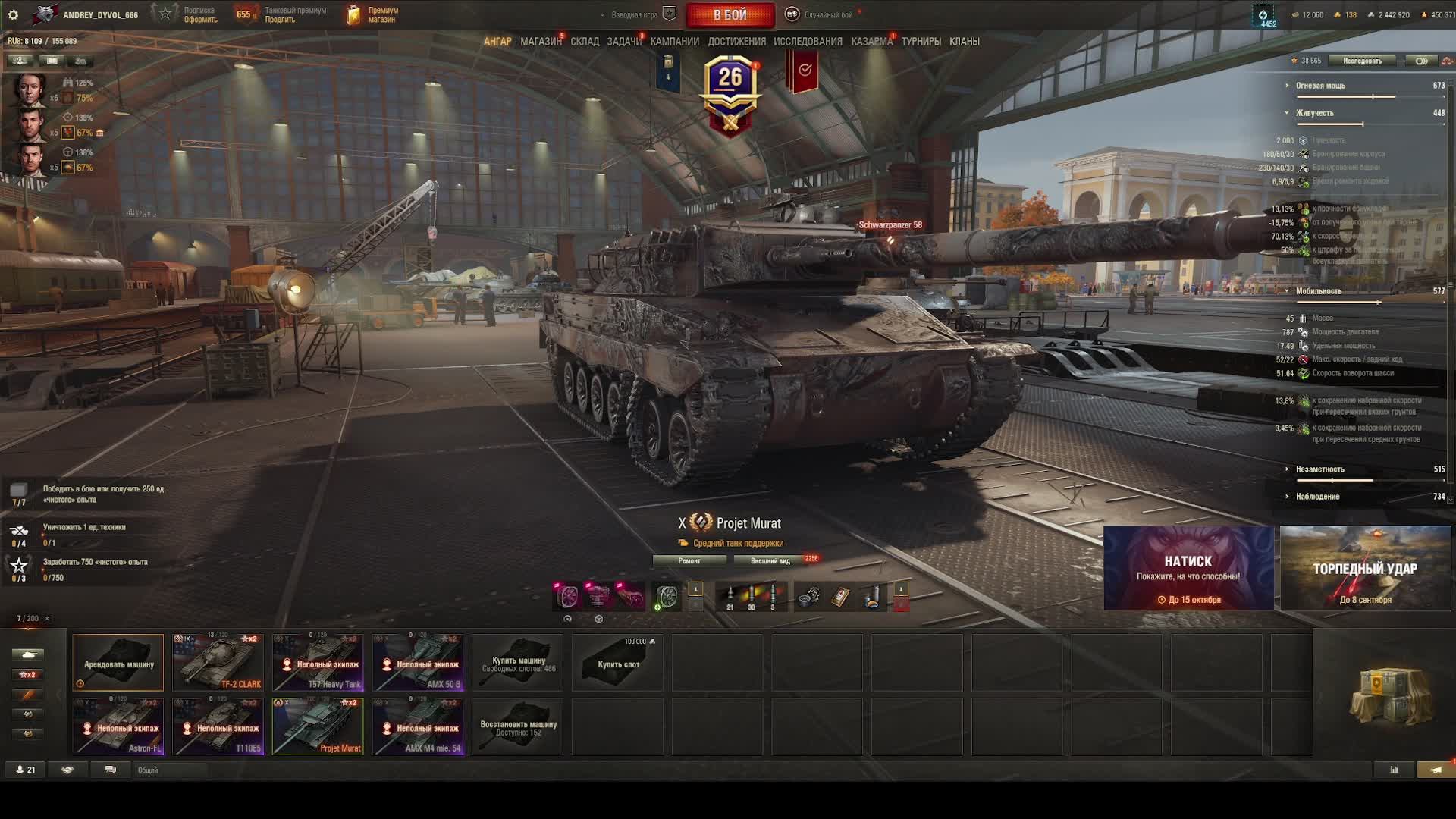Open the ИССЛЕДОВАНИЯ tab
Viewport: 1456px width, 819px height.
point(808,42)
